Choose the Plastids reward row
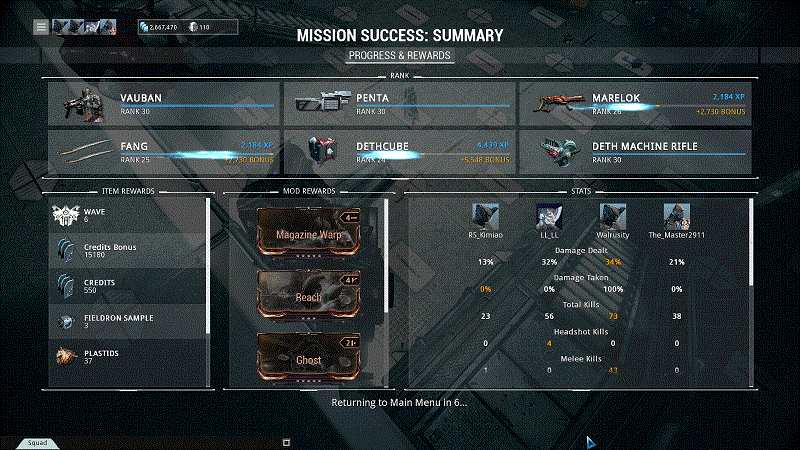 (128, 356)
